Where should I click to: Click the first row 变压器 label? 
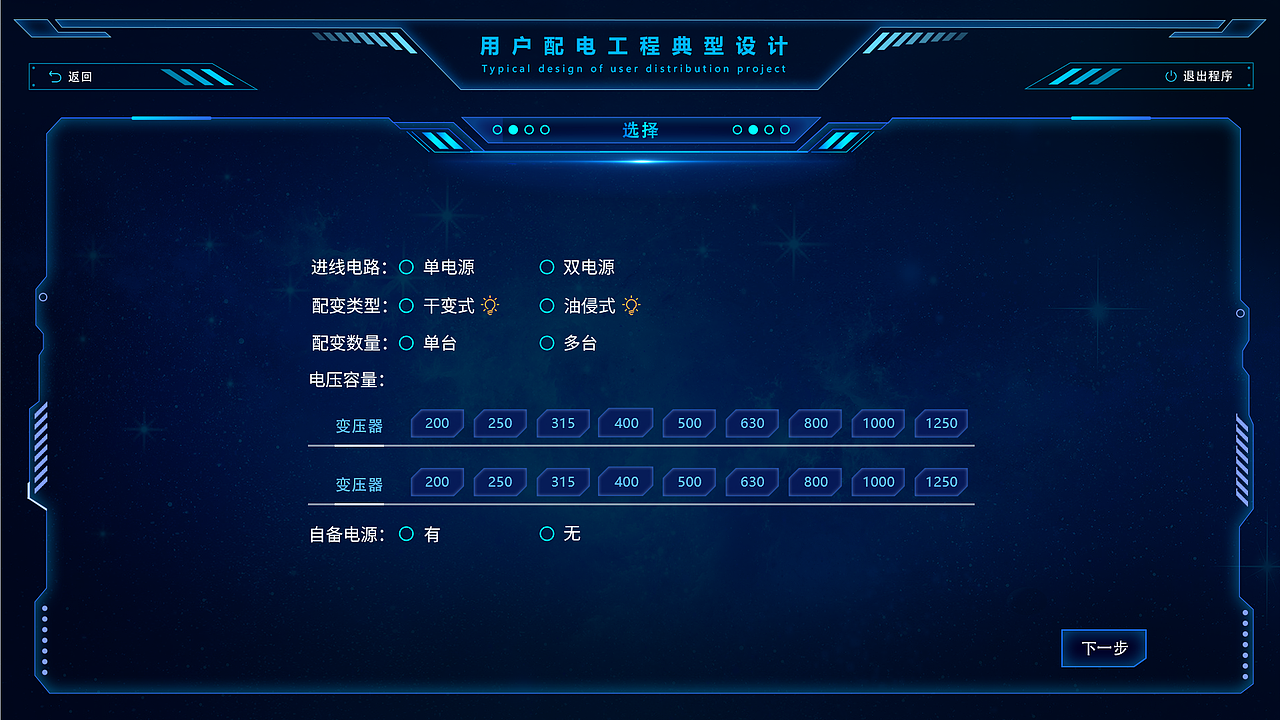point(360,426)
